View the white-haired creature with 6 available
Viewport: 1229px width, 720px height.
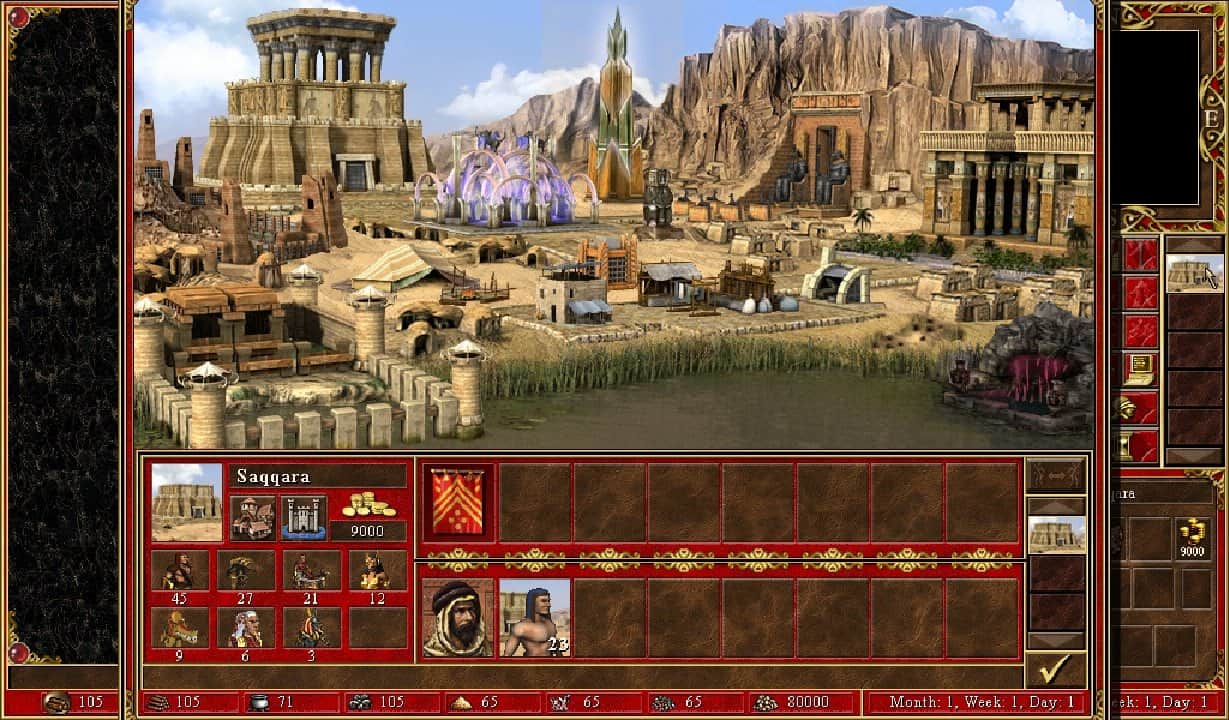coord(246,628)
